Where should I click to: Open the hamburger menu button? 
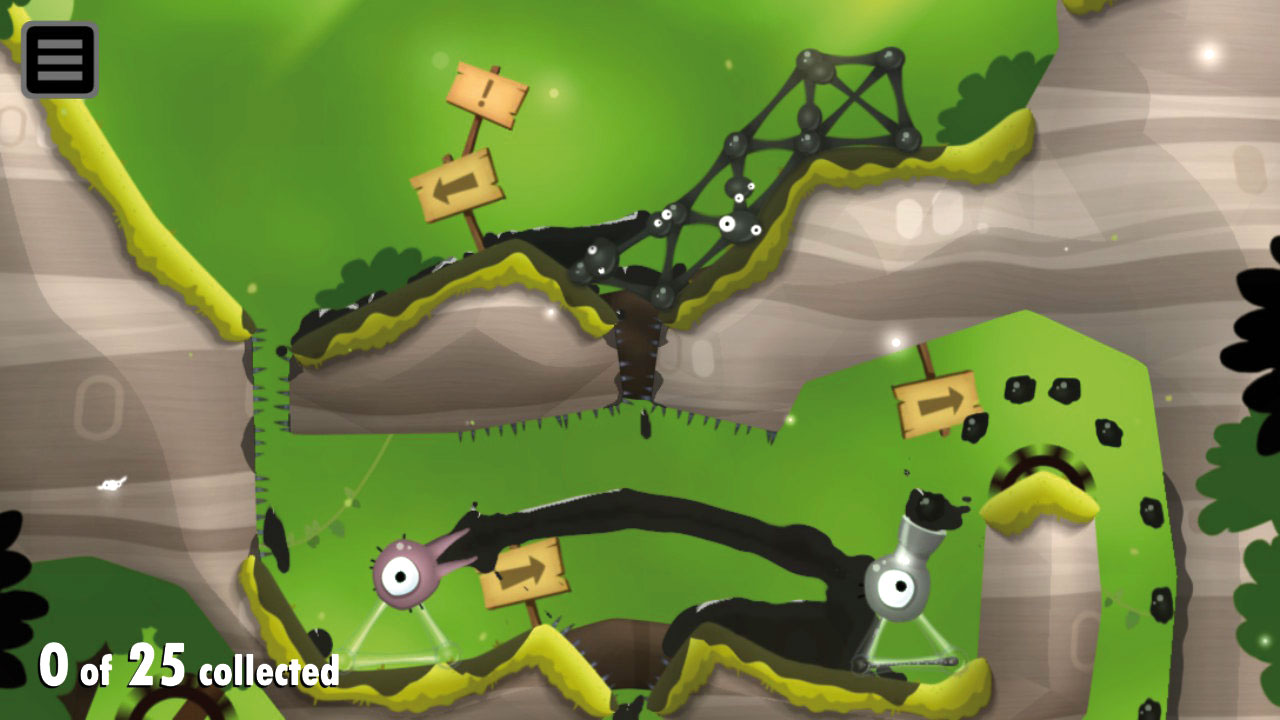click(x=60, y=60)
